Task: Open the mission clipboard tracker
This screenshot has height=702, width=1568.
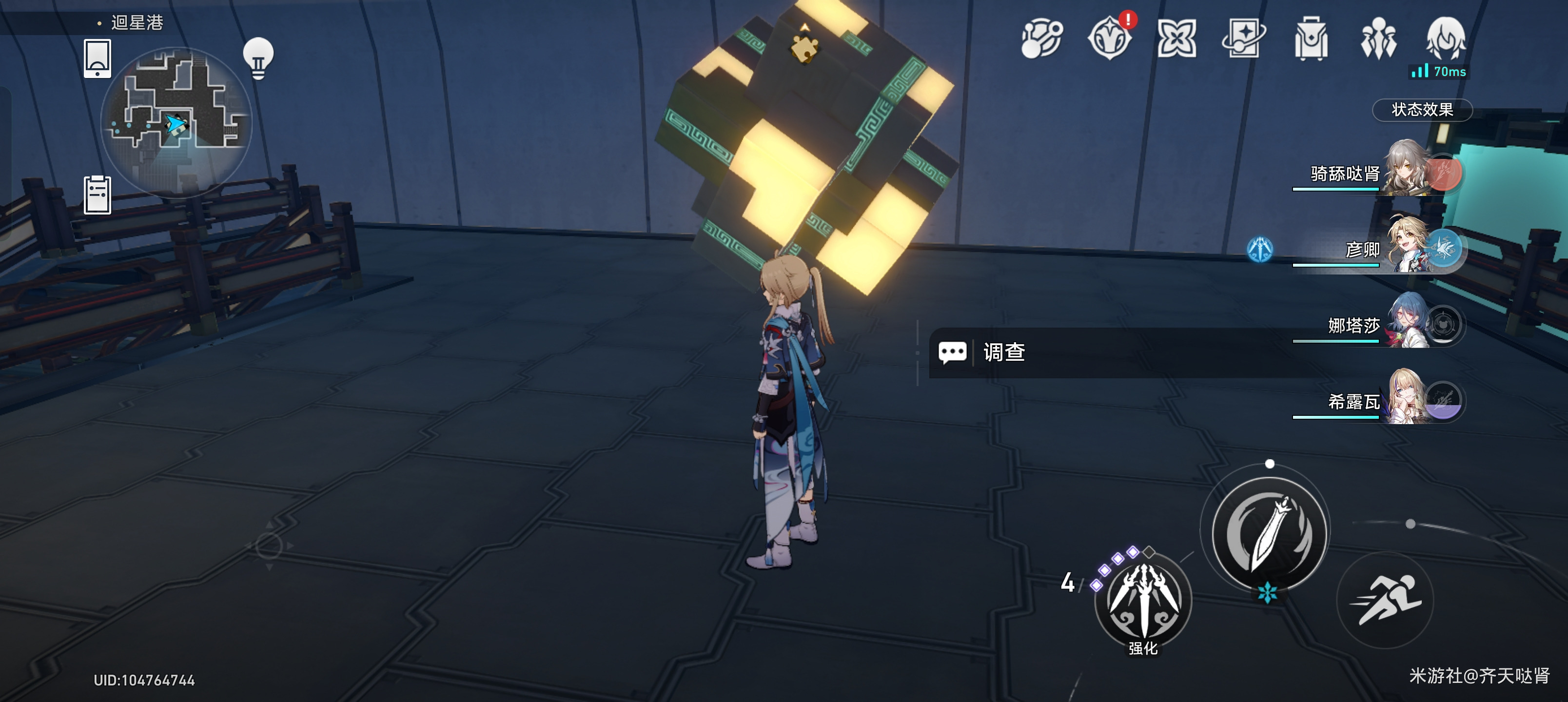Action: tap(98, 195)
